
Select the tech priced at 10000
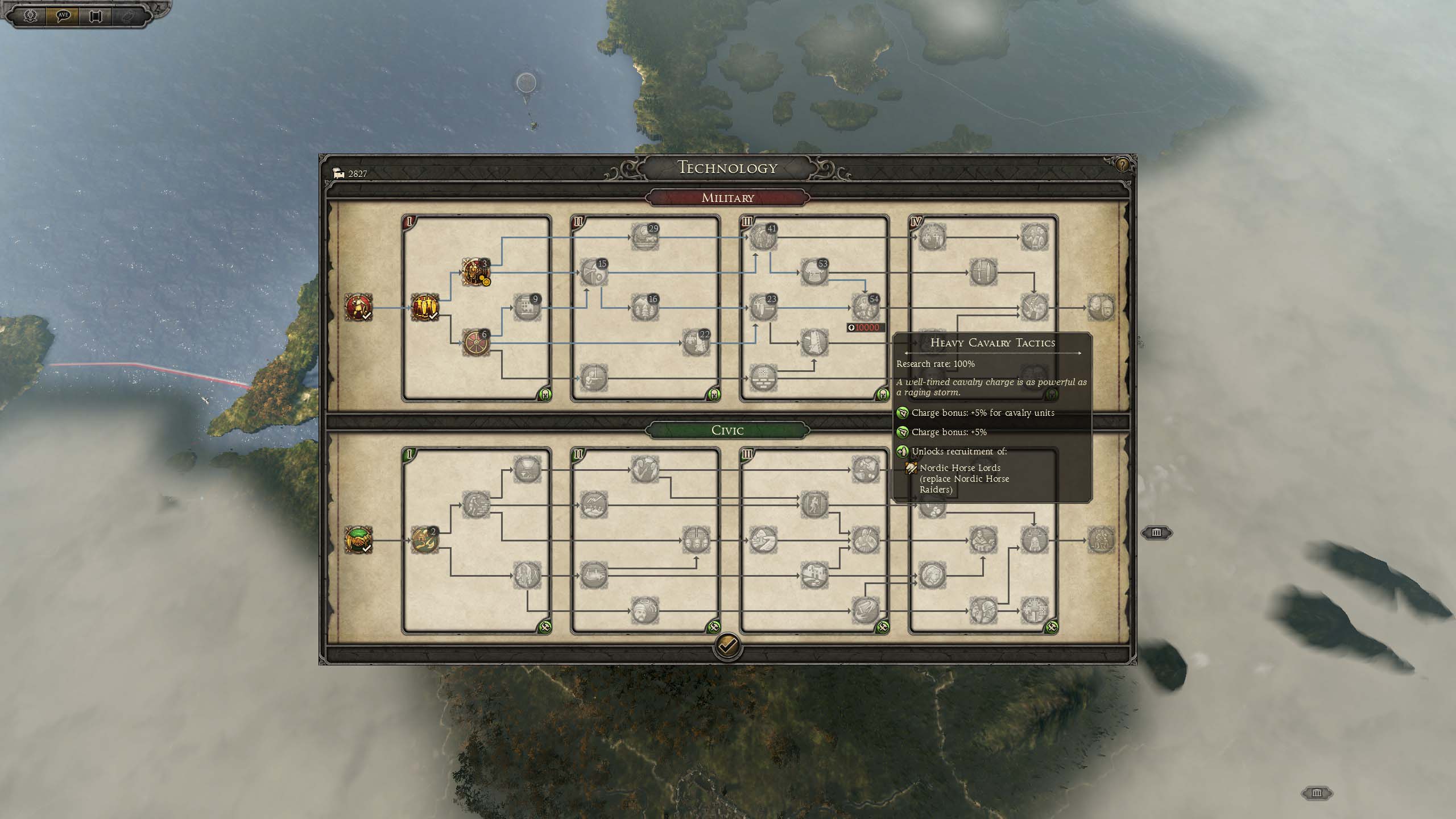click(x=864, y=308)
